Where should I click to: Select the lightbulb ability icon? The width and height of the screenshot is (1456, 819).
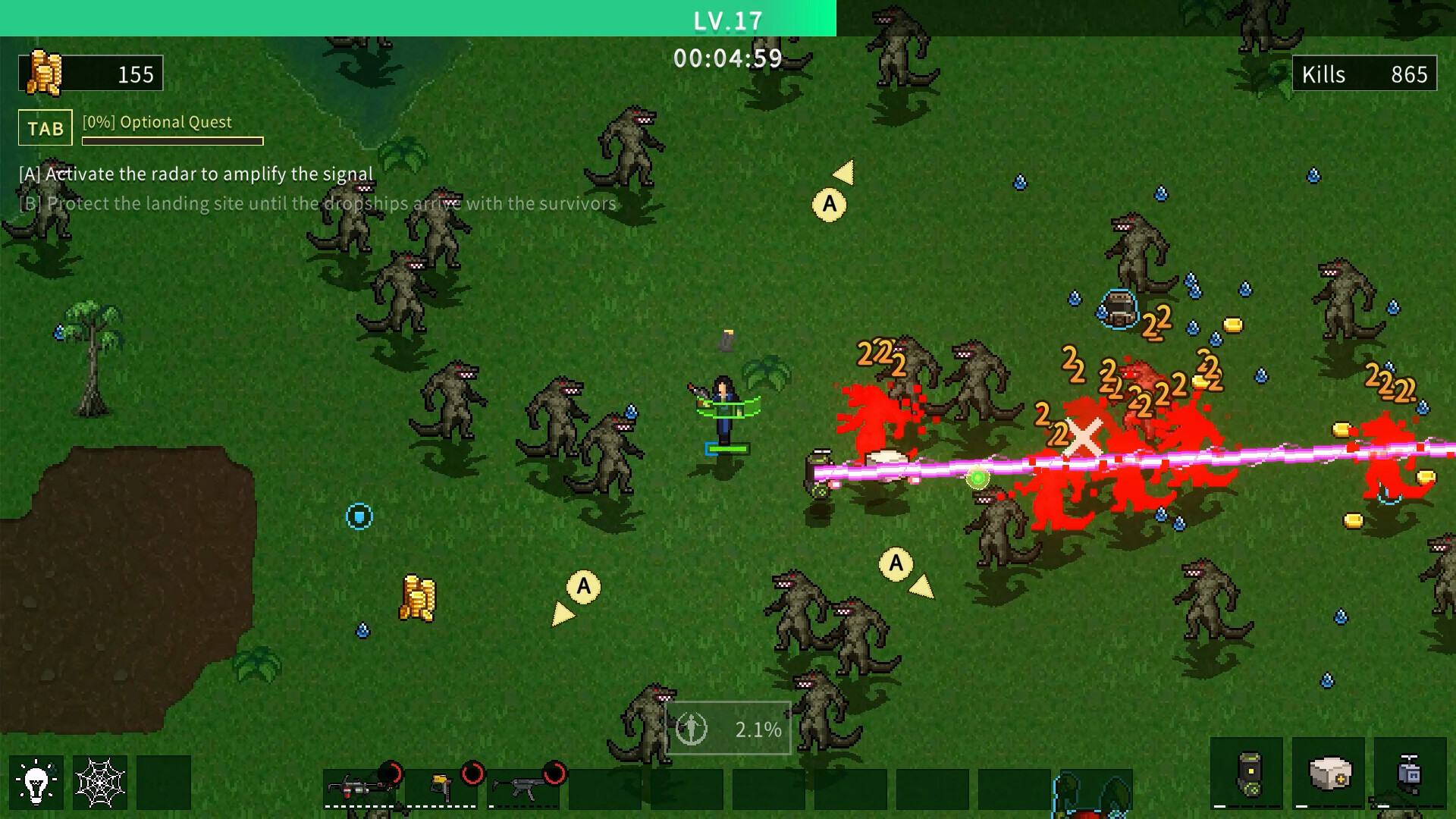pyautogui.click(x=36, y=782)
